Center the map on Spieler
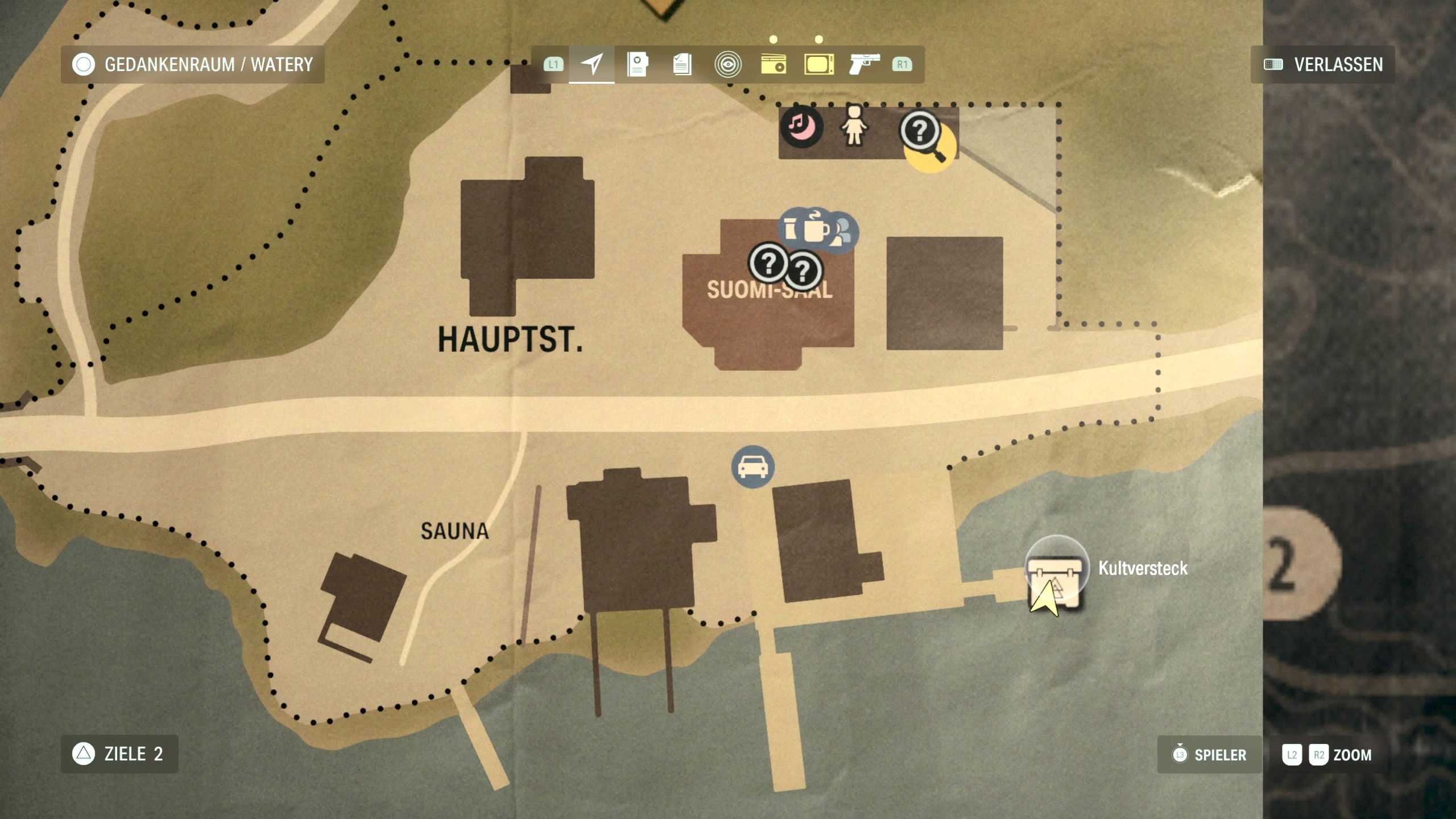1456x819 pixels. (1210, 755)
